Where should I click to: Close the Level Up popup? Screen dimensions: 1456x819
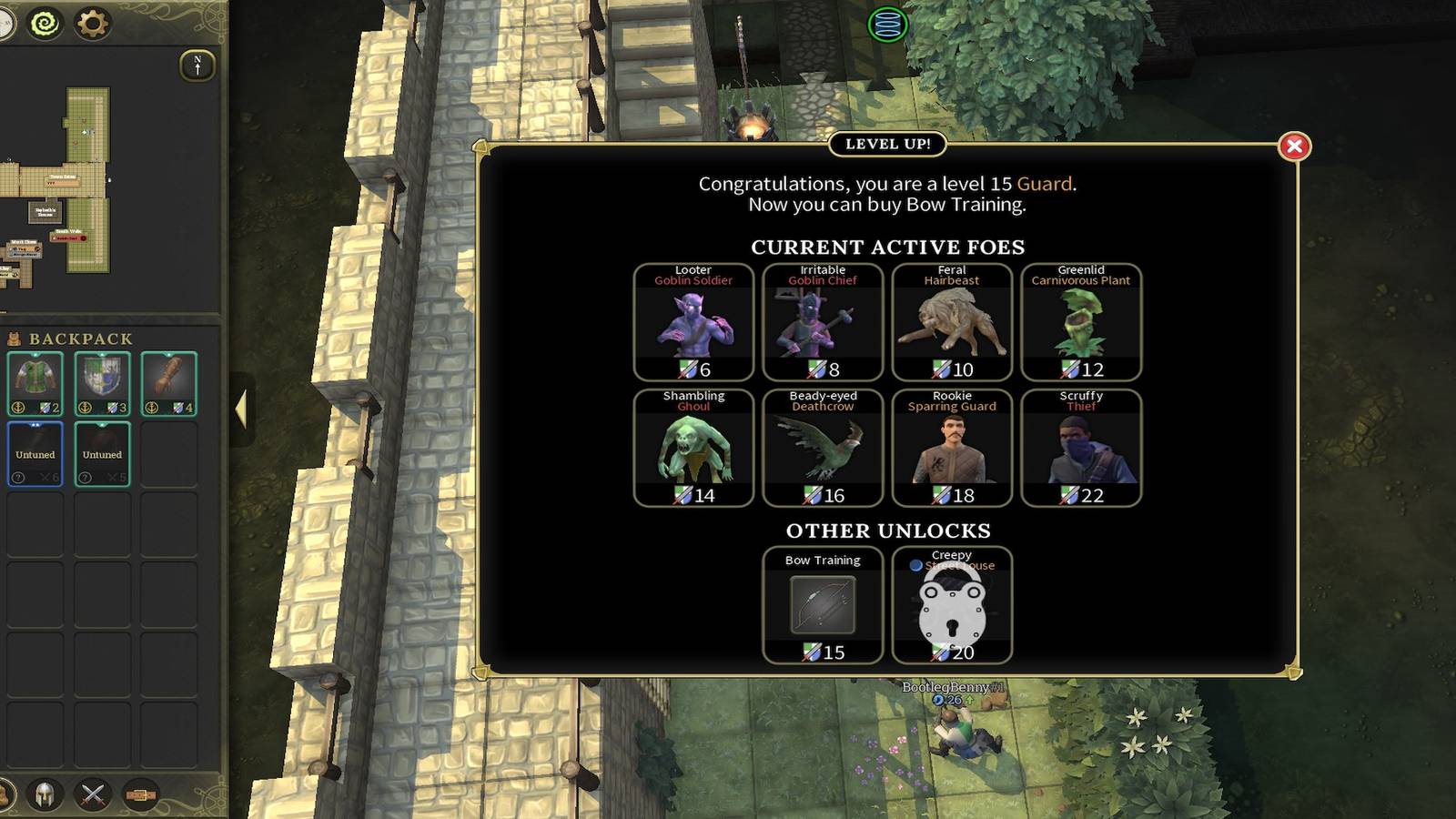coord(1294,147)
